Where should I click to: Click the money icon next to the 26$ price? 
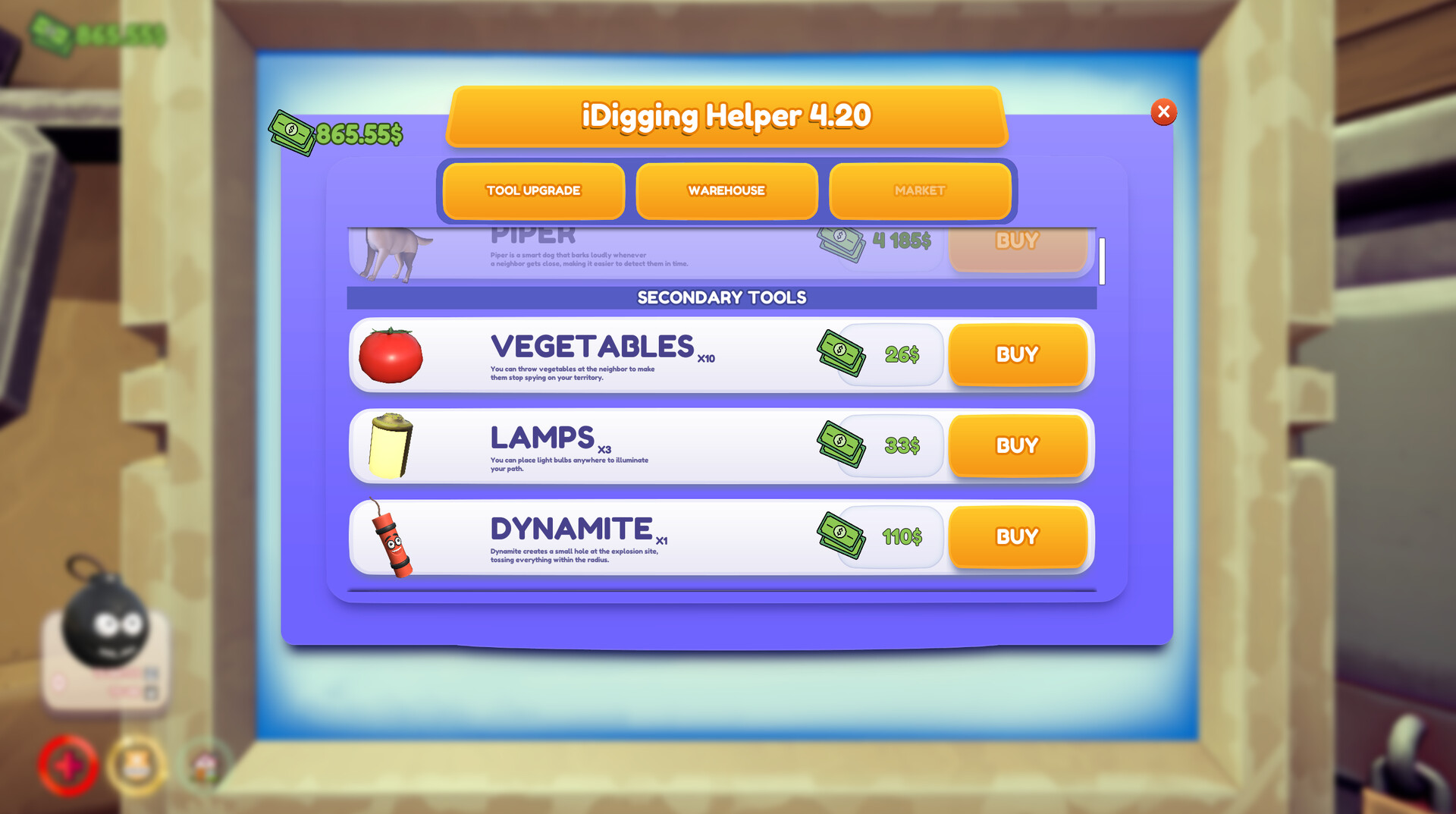tap(842, 353)
